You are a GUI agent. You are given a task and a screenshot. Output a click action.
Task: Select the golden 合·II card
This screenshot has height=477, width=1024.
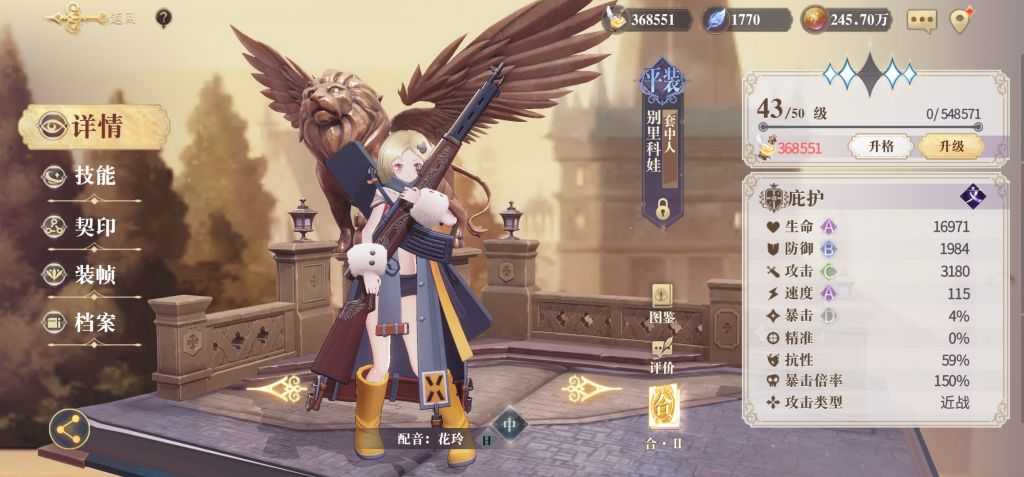[x=664, y=410]
